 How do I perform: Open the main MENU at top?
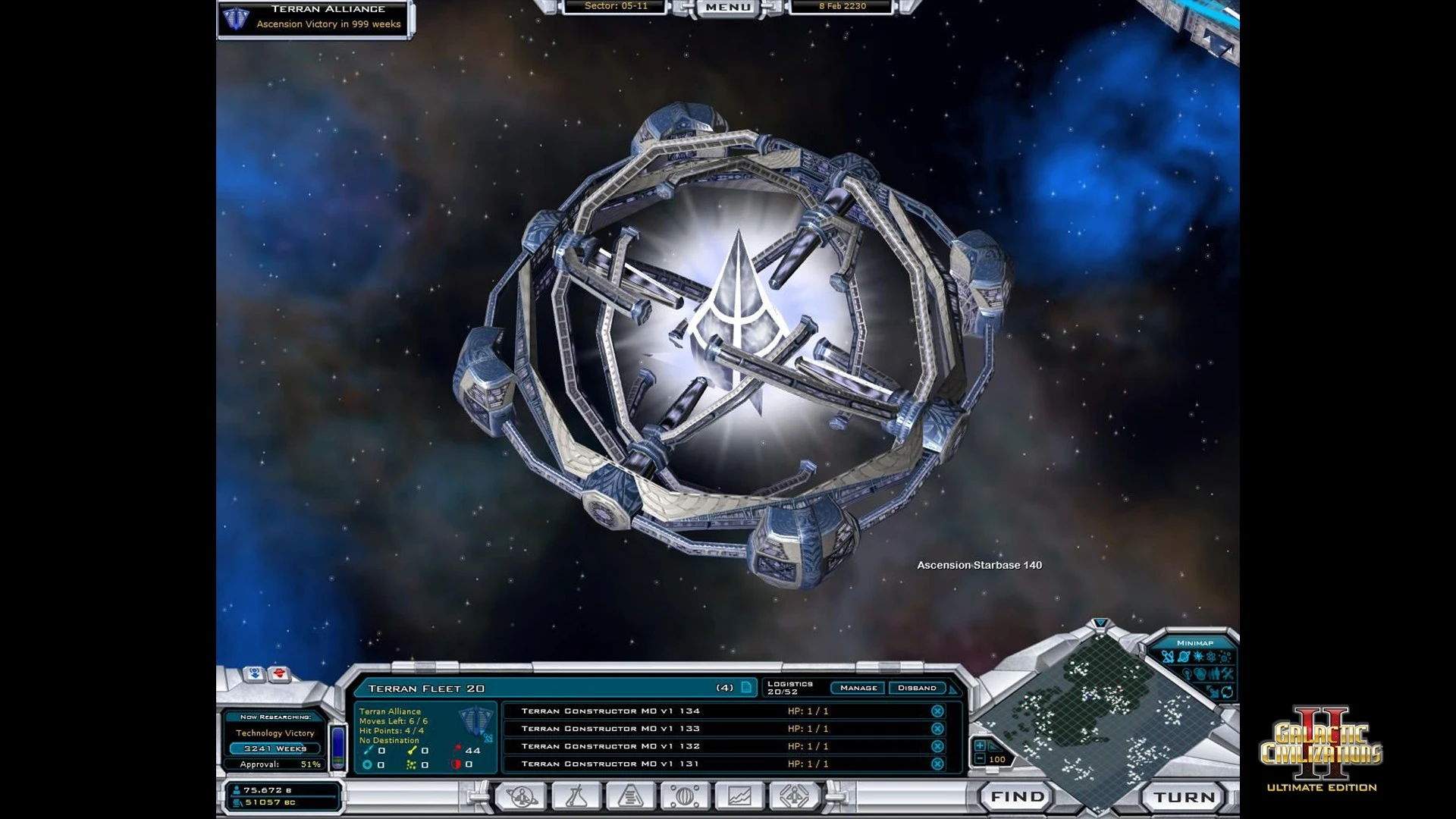click(x=727, y=8)
